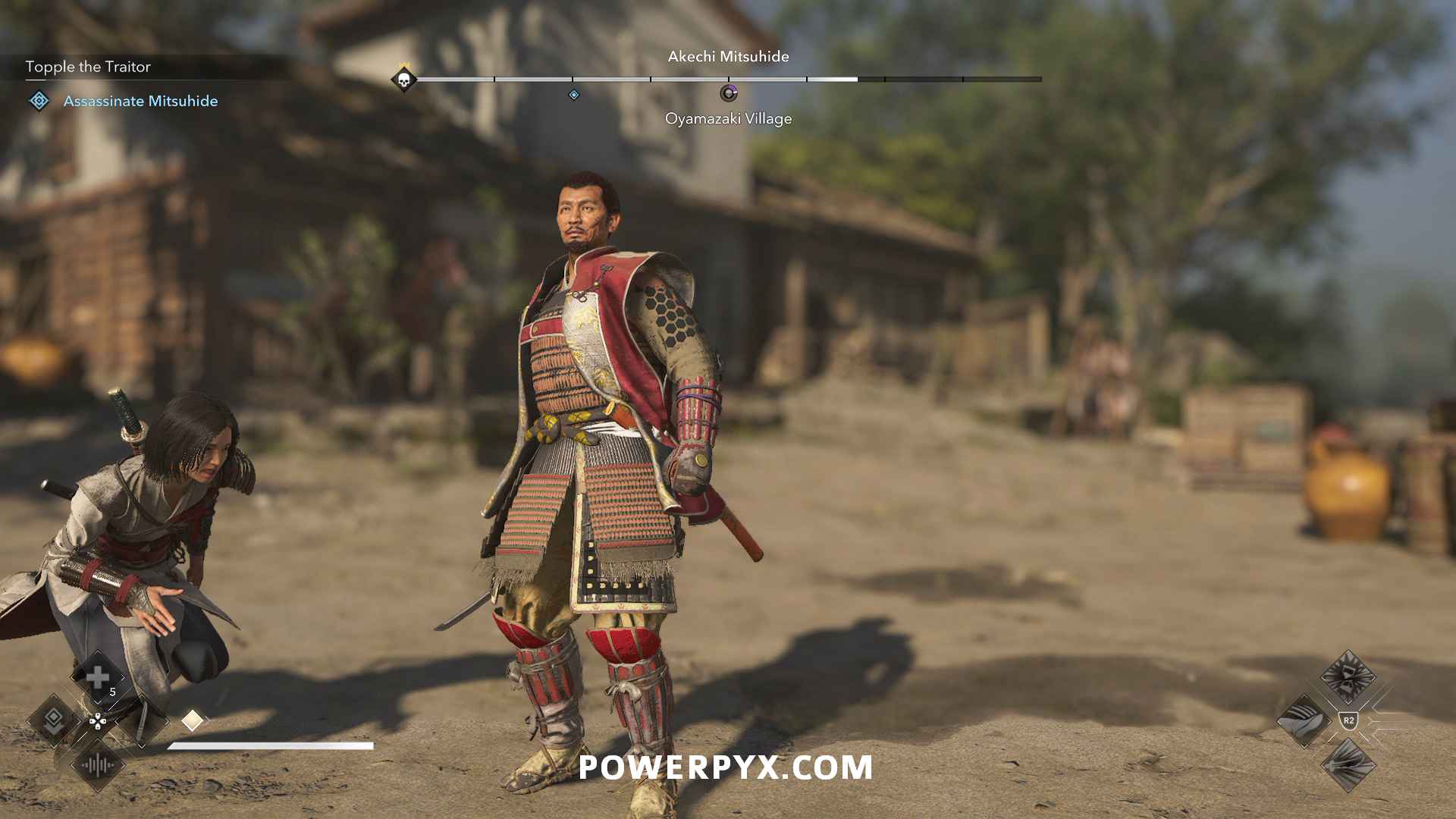
Task: Click the item count 5 indicator
Action: tap(113, 692)
